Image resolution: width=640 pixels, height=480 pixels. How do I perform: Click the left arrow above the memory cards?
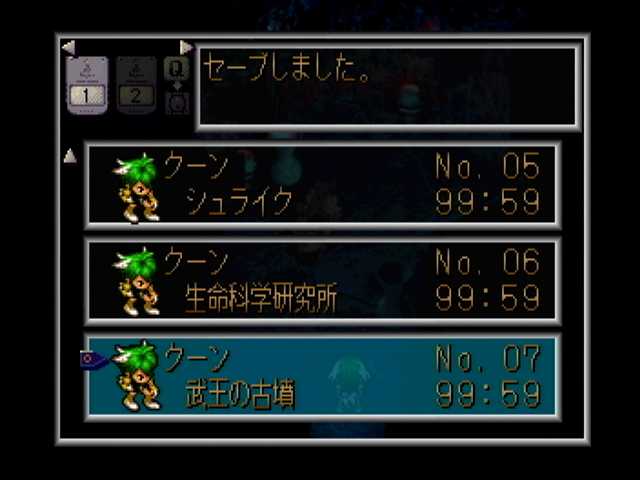[x=68, y=47]
